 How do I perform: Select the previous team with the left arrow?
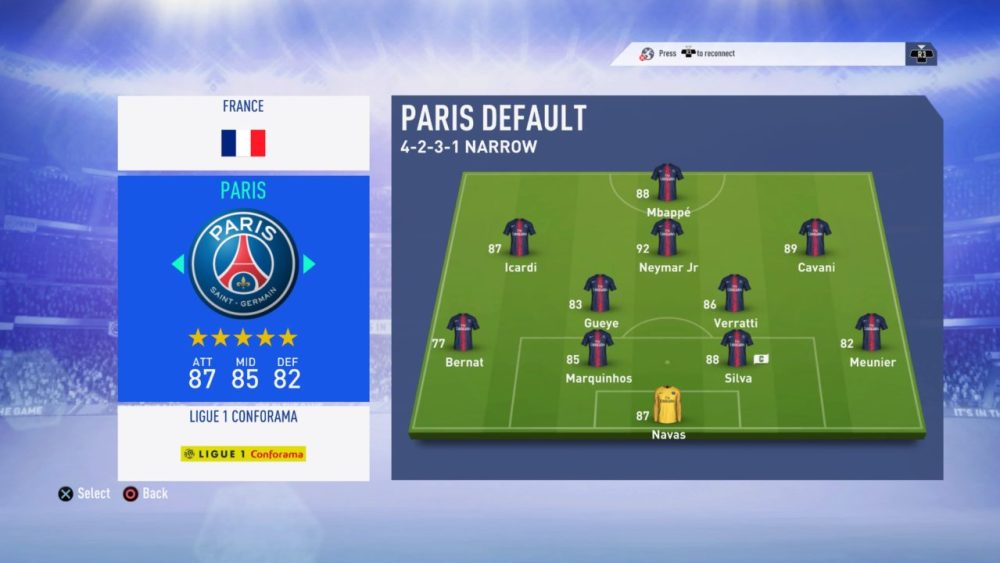click(178, 264)
